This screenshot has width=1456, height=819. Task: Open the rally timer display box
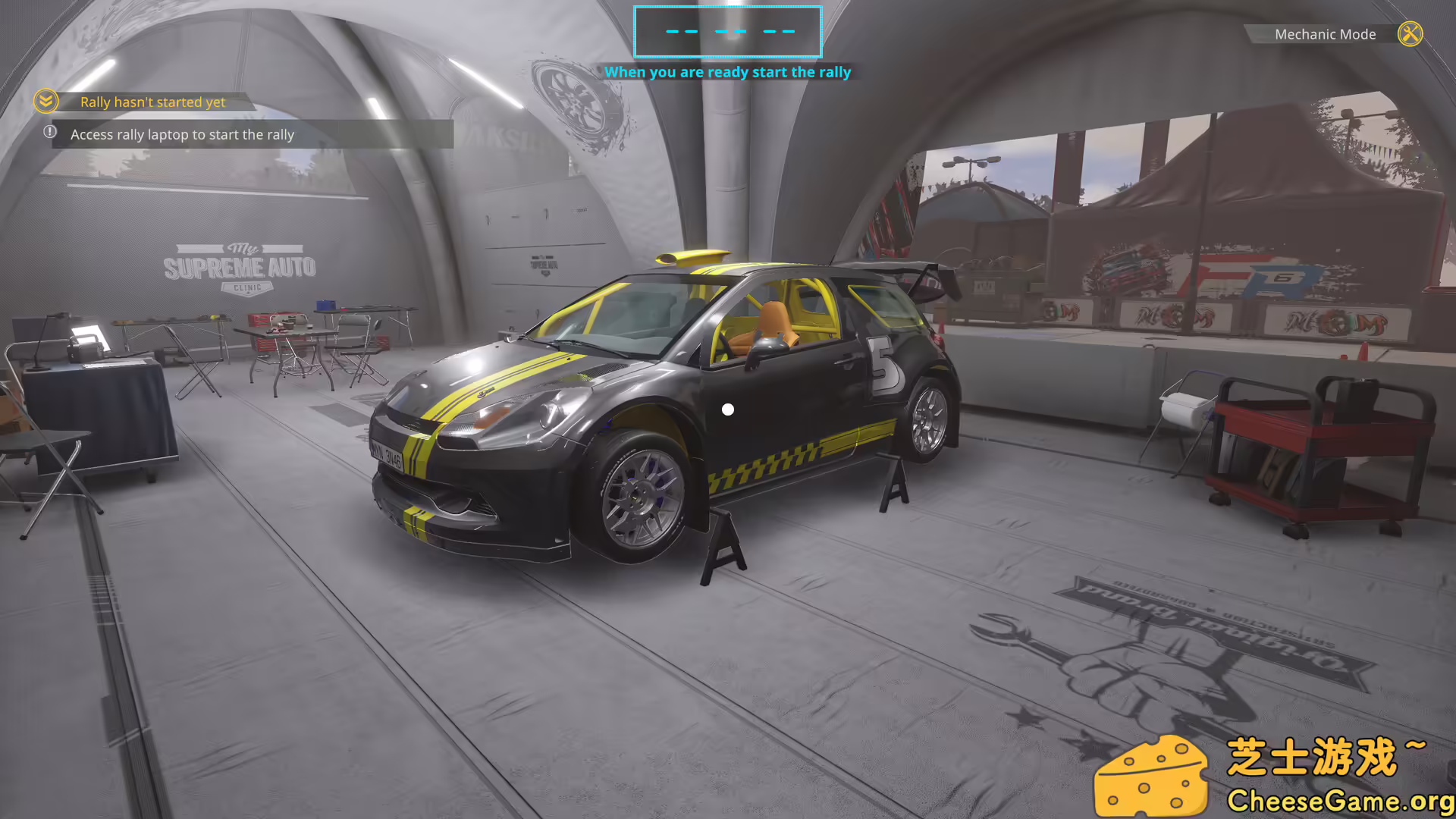pyautogui.click(x=728, y=33)
